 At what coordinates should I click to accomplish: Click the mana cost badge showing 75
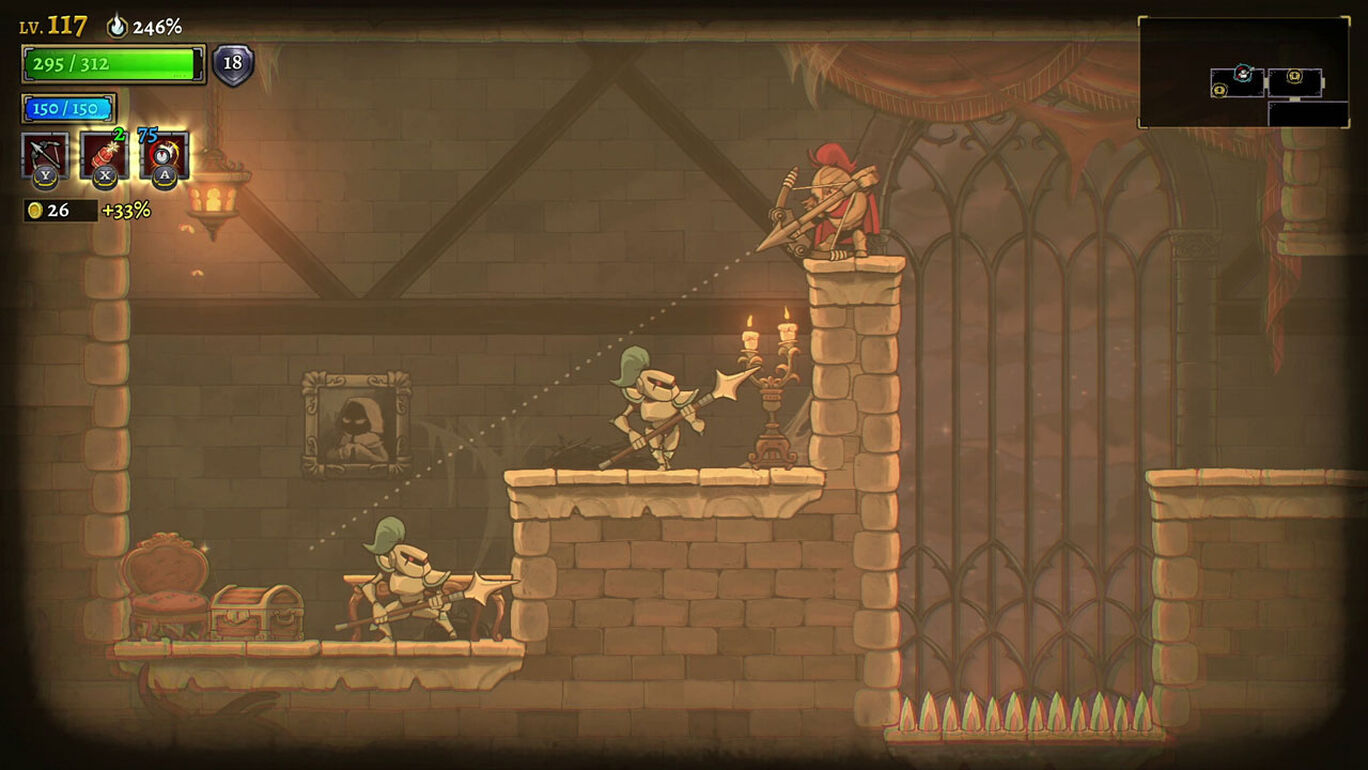[x=146, y=133]
